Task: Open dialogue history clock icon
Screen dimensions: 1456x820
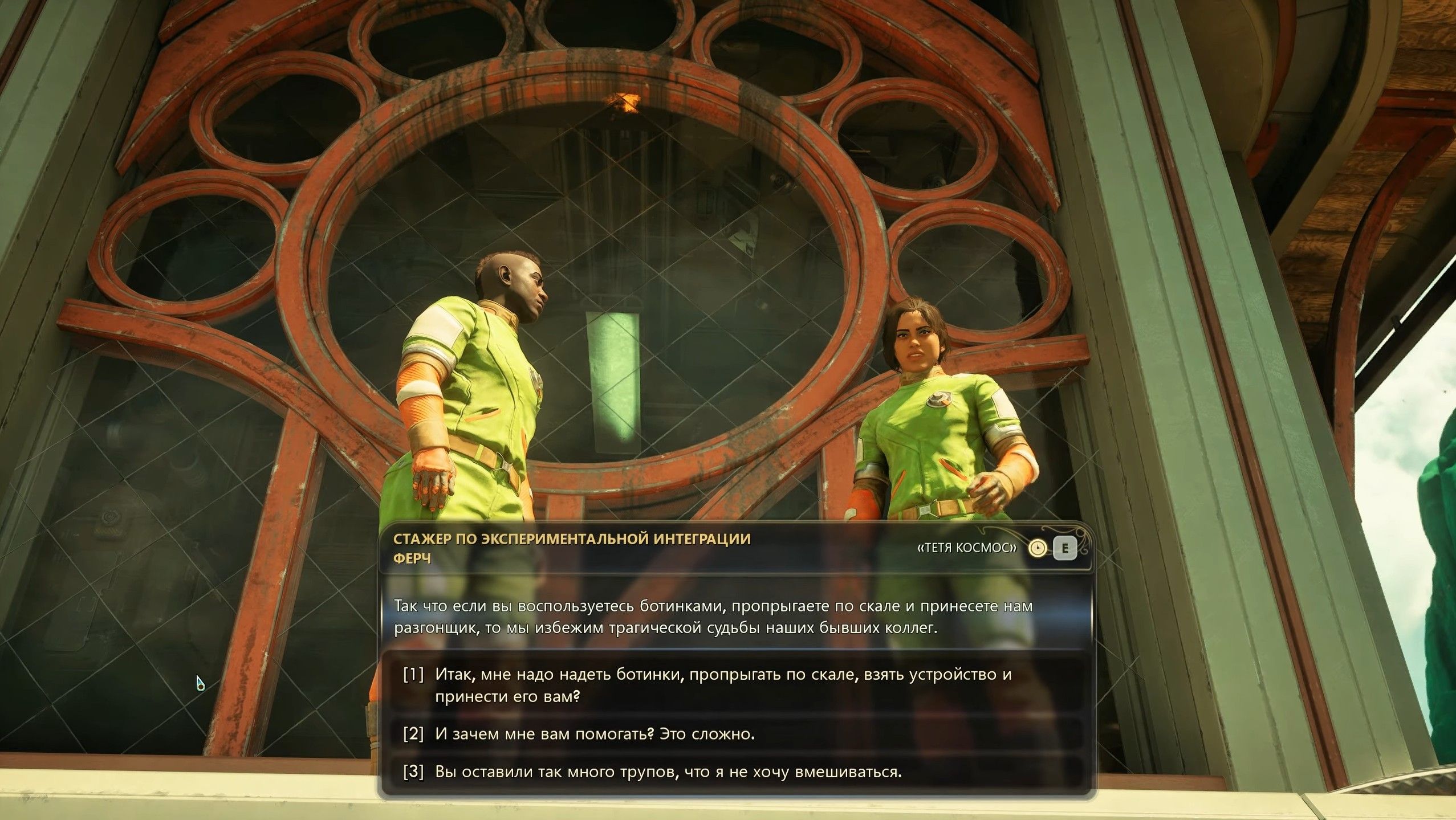Action: 1038,549
